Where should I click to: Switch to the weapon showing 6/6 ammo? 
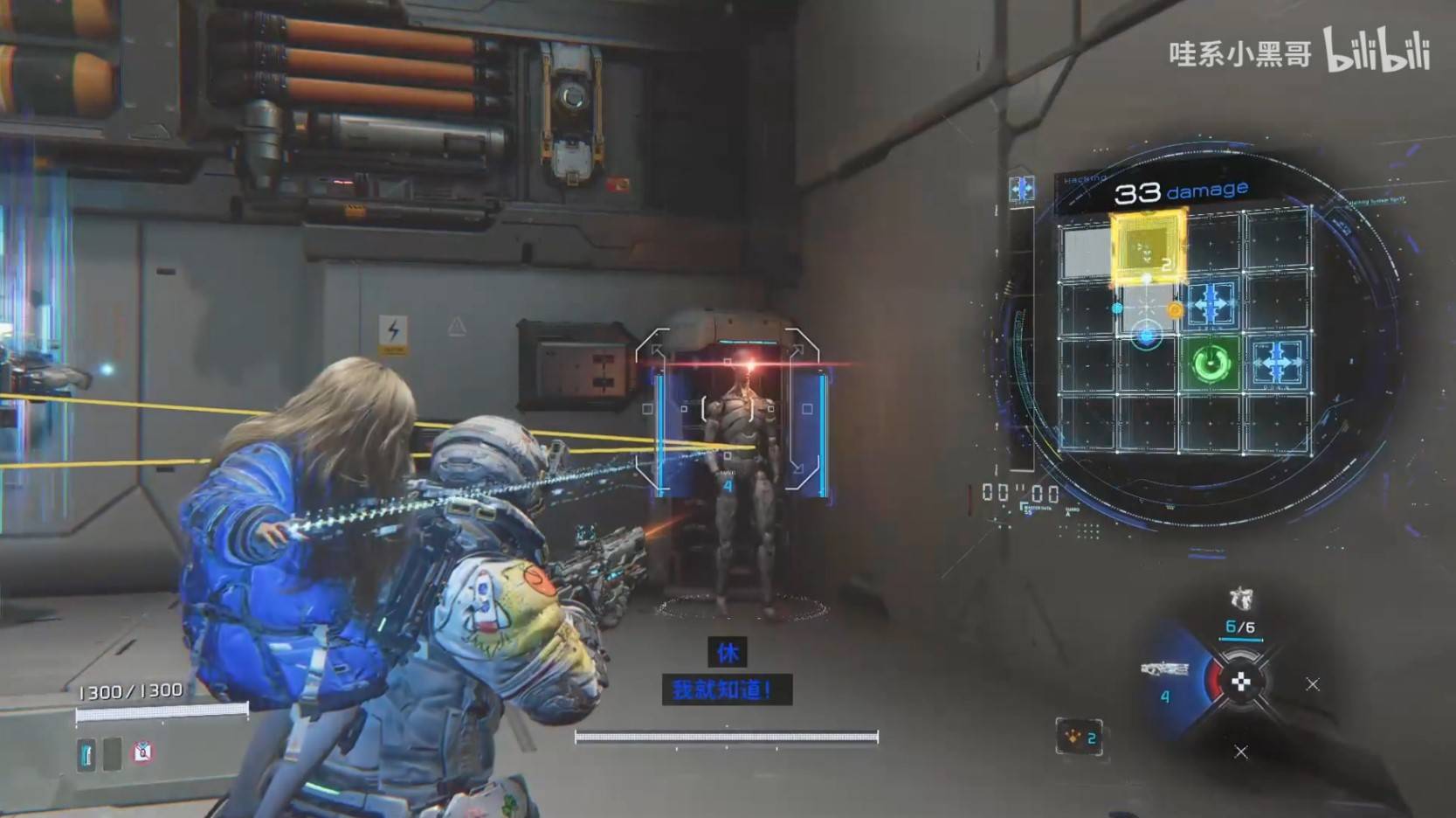(1240, 611)
